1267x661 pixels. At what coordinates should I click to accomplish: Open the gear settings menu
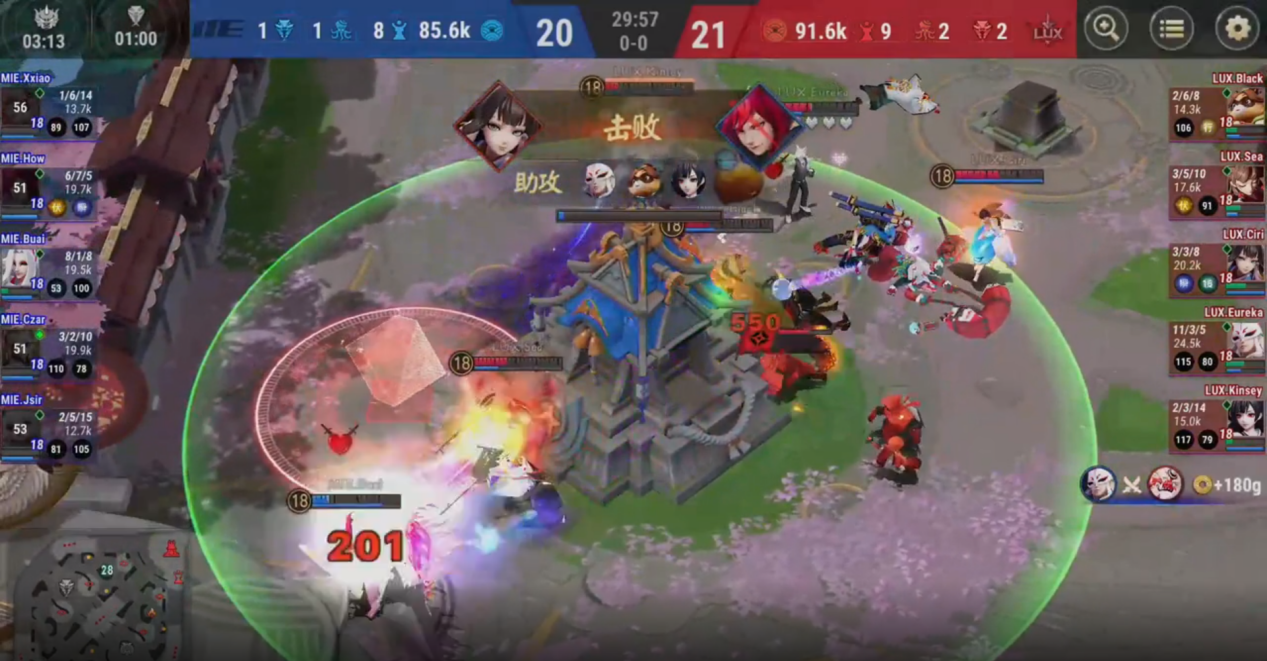point(1237,29)
